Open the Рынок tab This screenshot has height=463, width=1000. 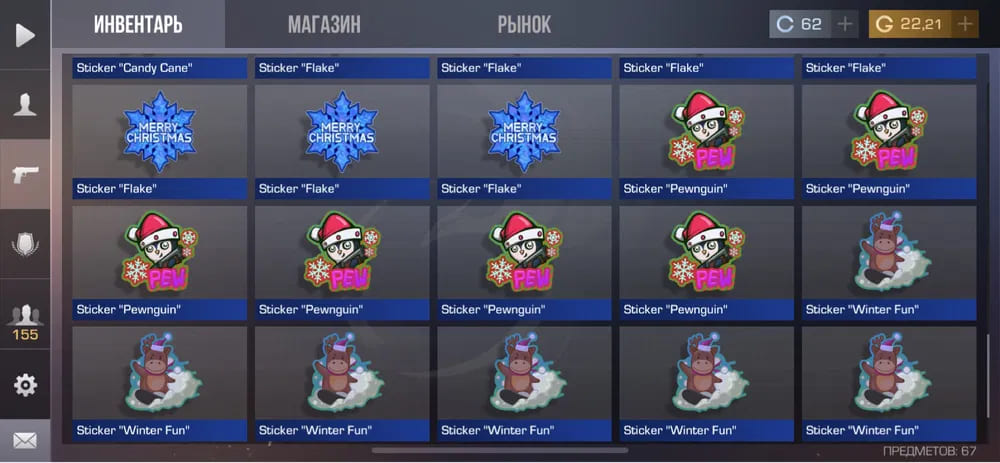[524, 24]
